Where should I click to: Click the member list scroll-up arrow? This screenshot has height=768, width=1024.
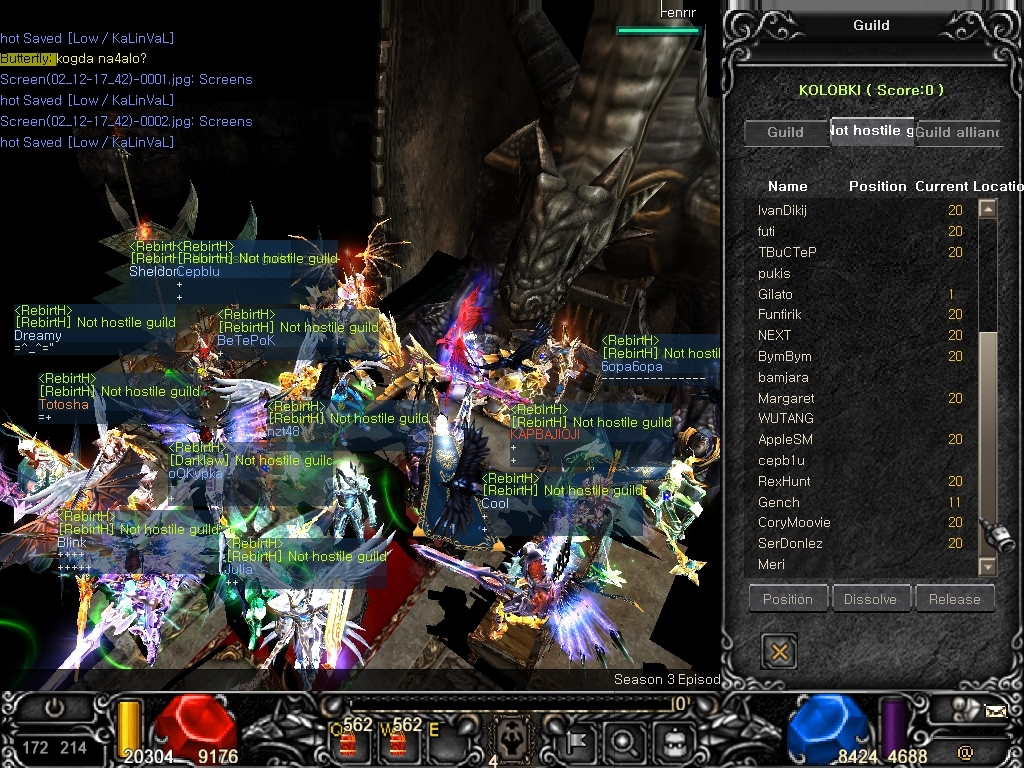tap(988, 209)
